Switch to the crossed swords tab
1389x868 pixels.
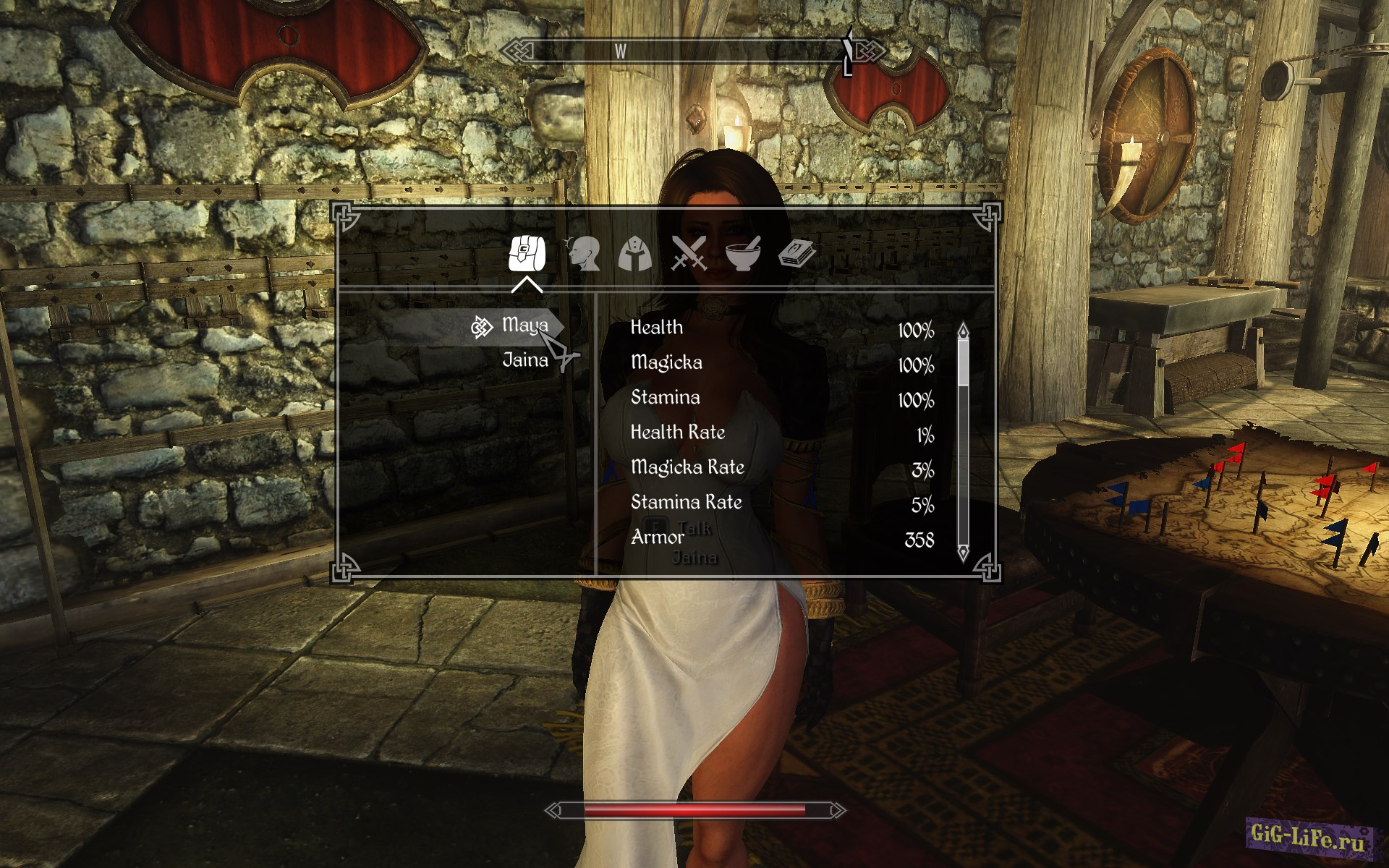pyautogui.click(x=689, y=254)
